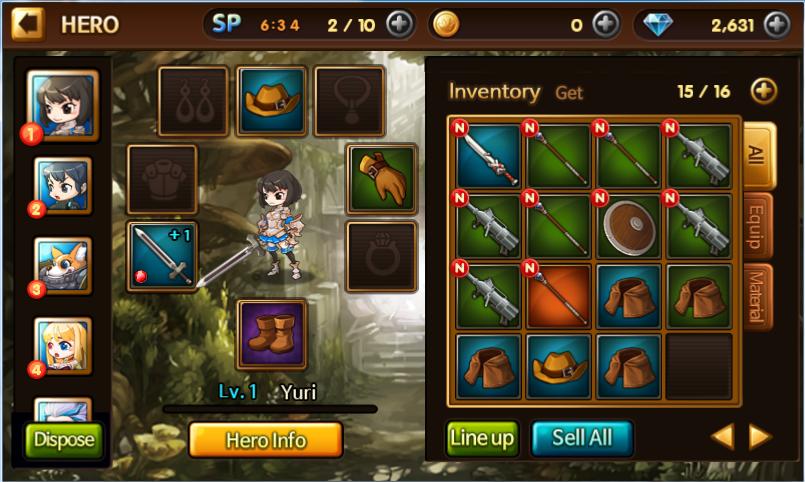Go to the next inventory page arrow
The image size is (805, 482).
(x=760, y=436)
